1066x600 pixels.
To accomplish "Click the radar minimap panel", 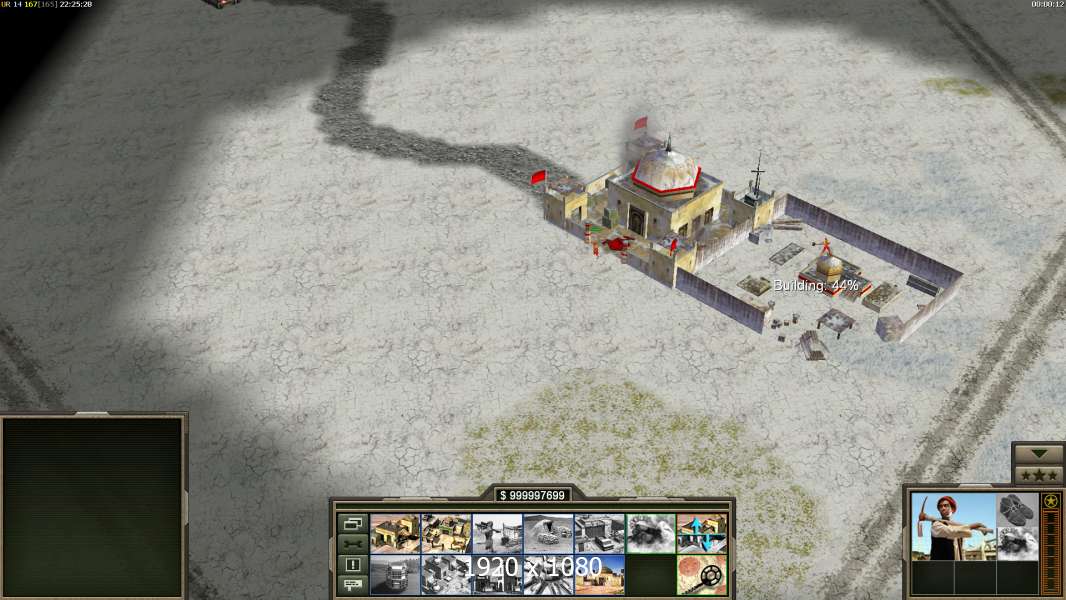I will point(93,507).
